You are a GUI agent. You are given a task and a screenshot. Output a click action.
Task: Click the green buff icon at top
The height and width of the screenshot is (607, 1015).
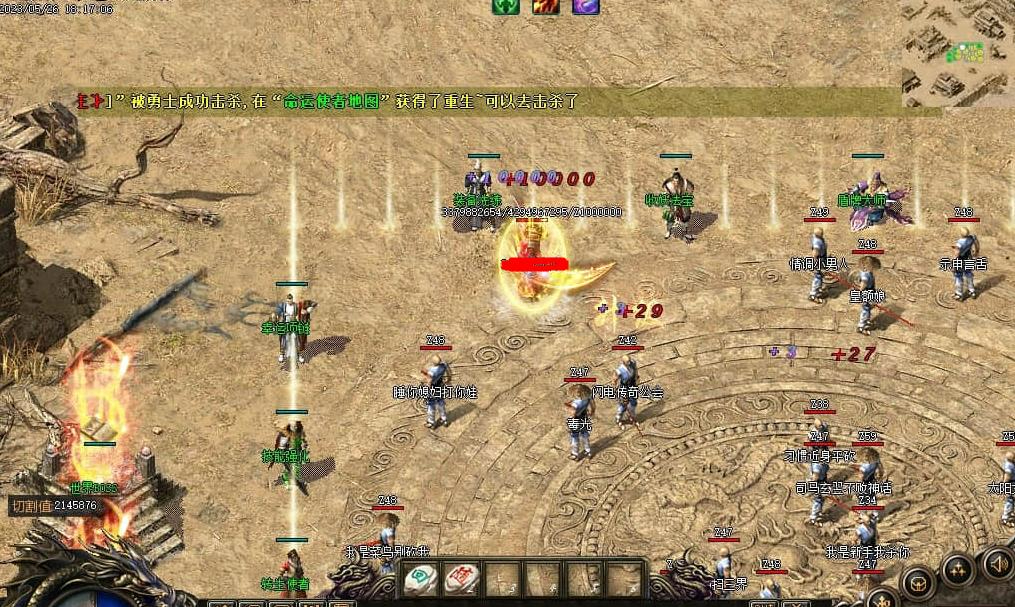[x=506, y=6]
